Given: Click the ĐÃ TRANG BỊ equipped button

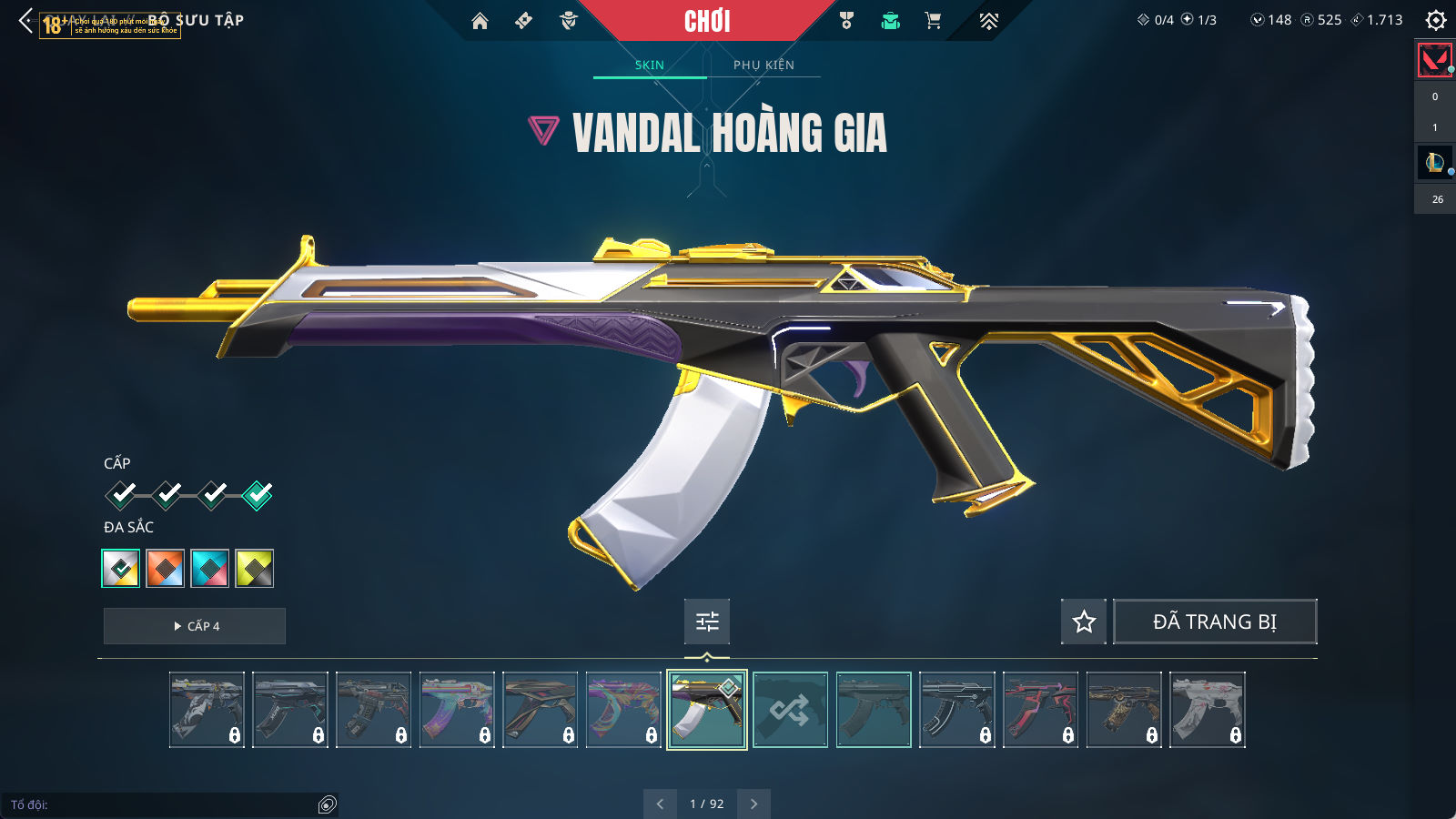Looking at the screenshot, I should (1215, 622).
